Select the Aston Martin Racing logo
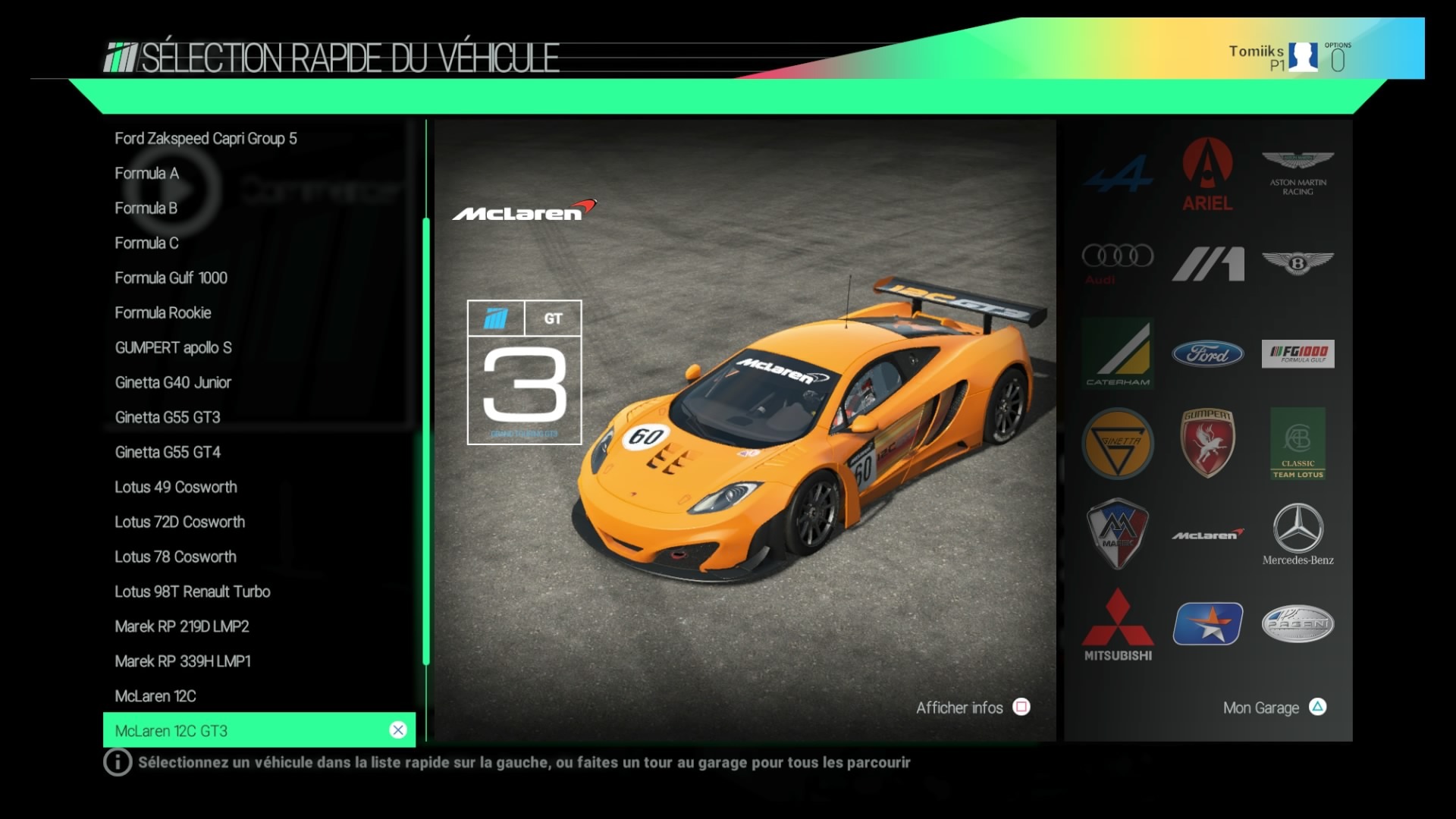Viewport: 1456px width, 819px height. pyautogui.click(x=1298, y=173)
